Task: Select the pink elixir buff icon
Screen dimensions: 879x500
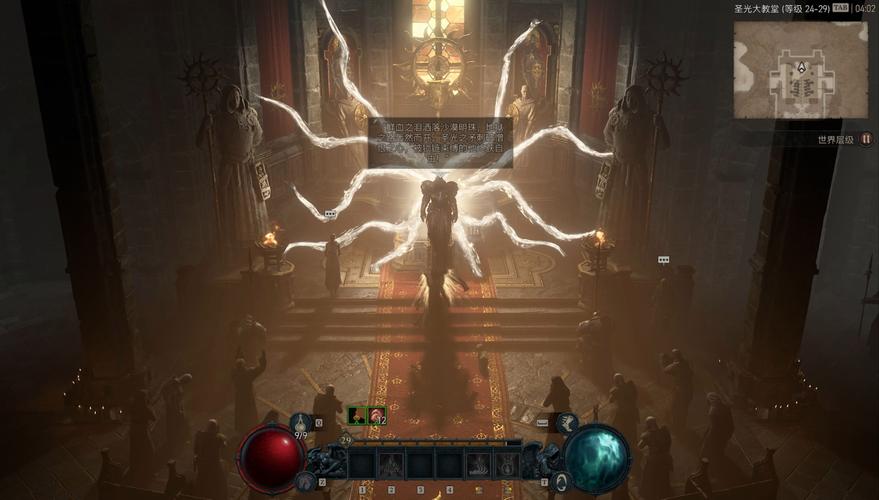Action: coord(375,415)
